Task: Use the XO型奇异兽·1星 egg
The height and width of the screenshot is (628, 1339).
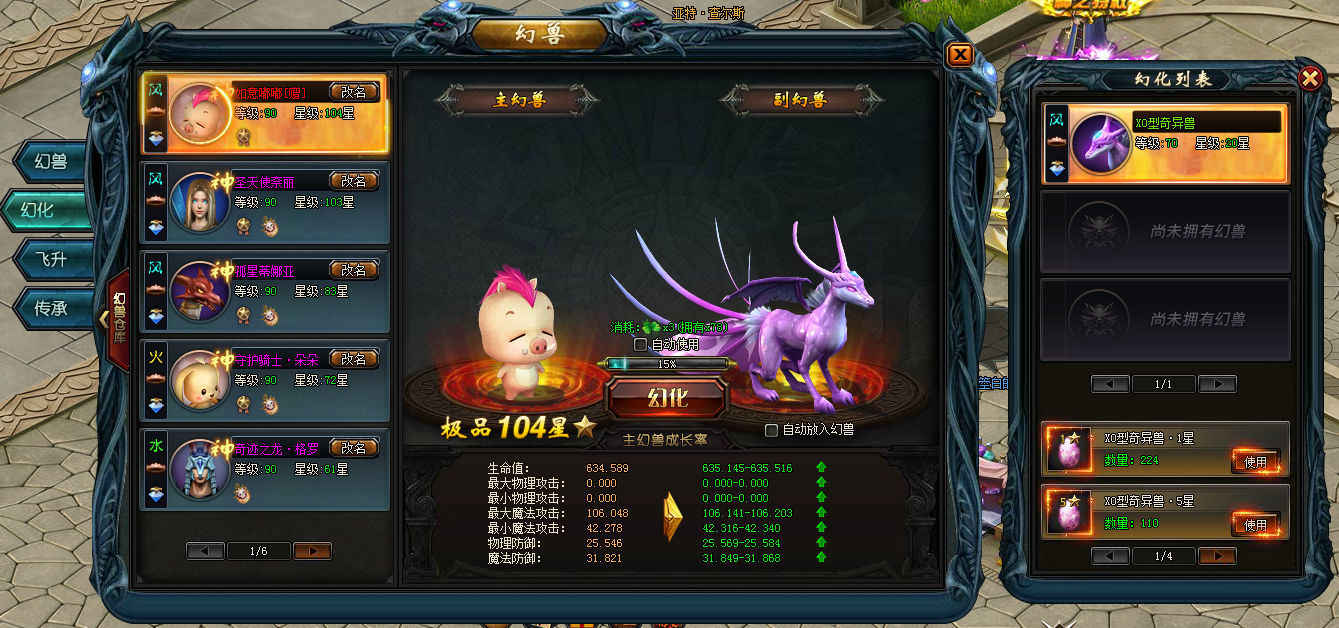Action: pos(1255,462)
